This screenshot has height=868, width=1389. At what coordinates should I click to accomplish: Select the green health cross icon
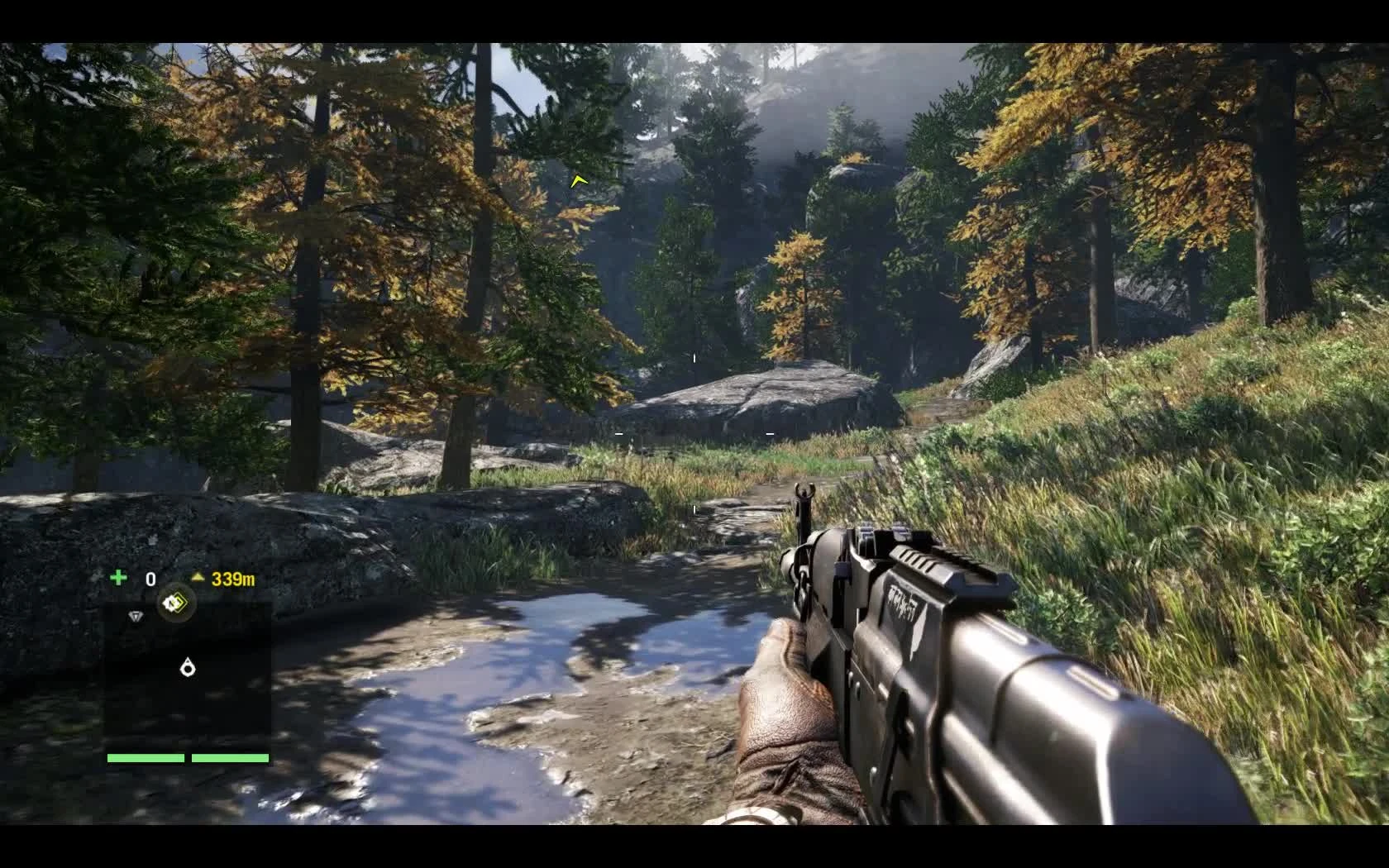click(118, 577)
